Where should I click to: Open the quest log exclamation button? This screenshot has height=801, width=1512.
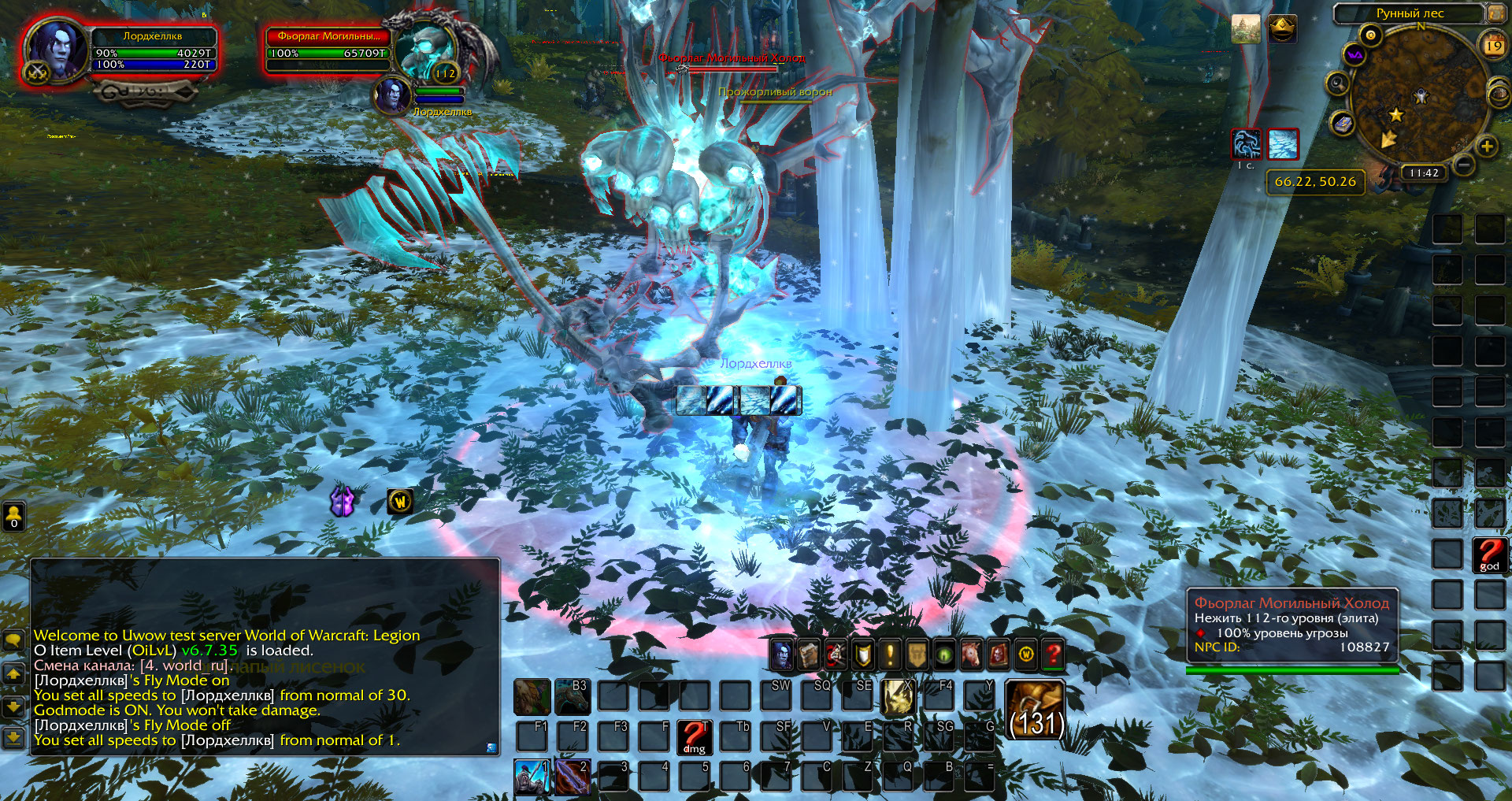(890, 654)
